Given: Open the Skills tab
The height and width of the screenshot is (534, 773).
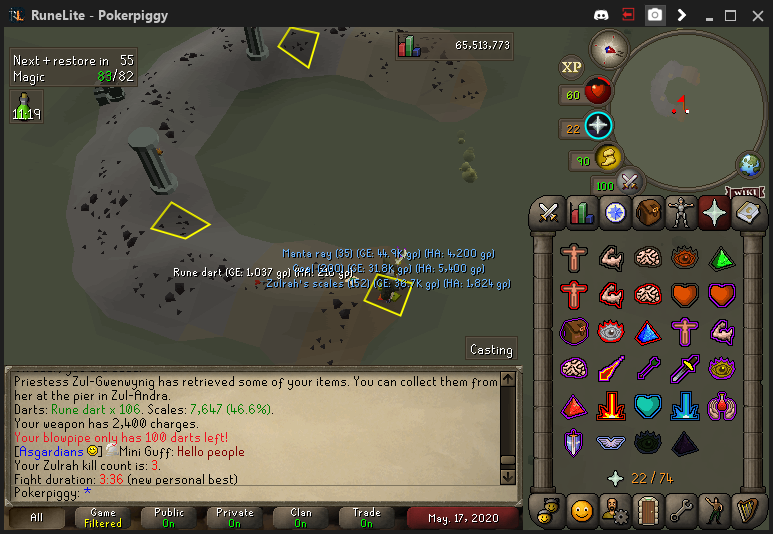Looking at the screenshot, I should (x=581, y=212).
